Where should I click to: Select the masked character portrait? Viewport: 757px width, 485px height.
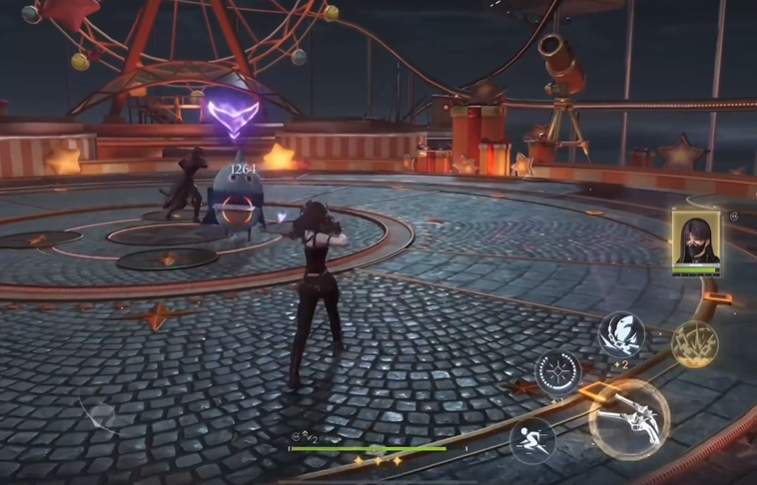point(695,240)
